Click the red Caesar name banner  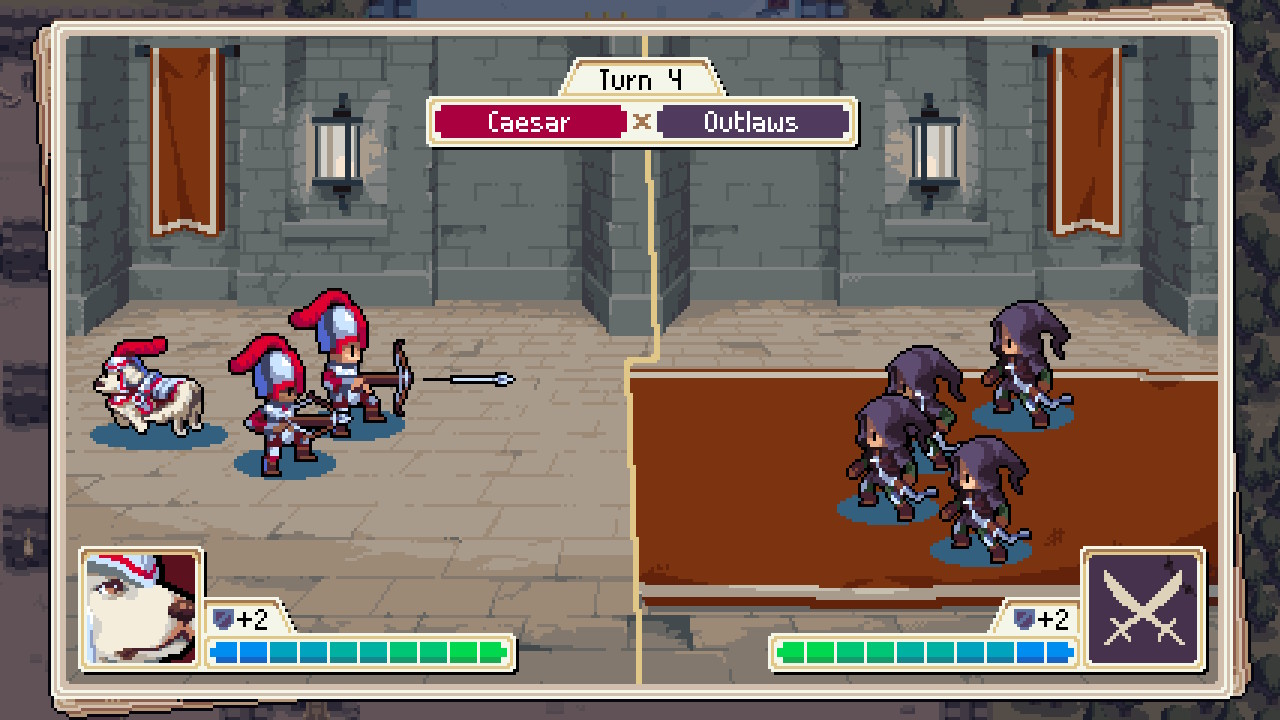pos(529,122)
